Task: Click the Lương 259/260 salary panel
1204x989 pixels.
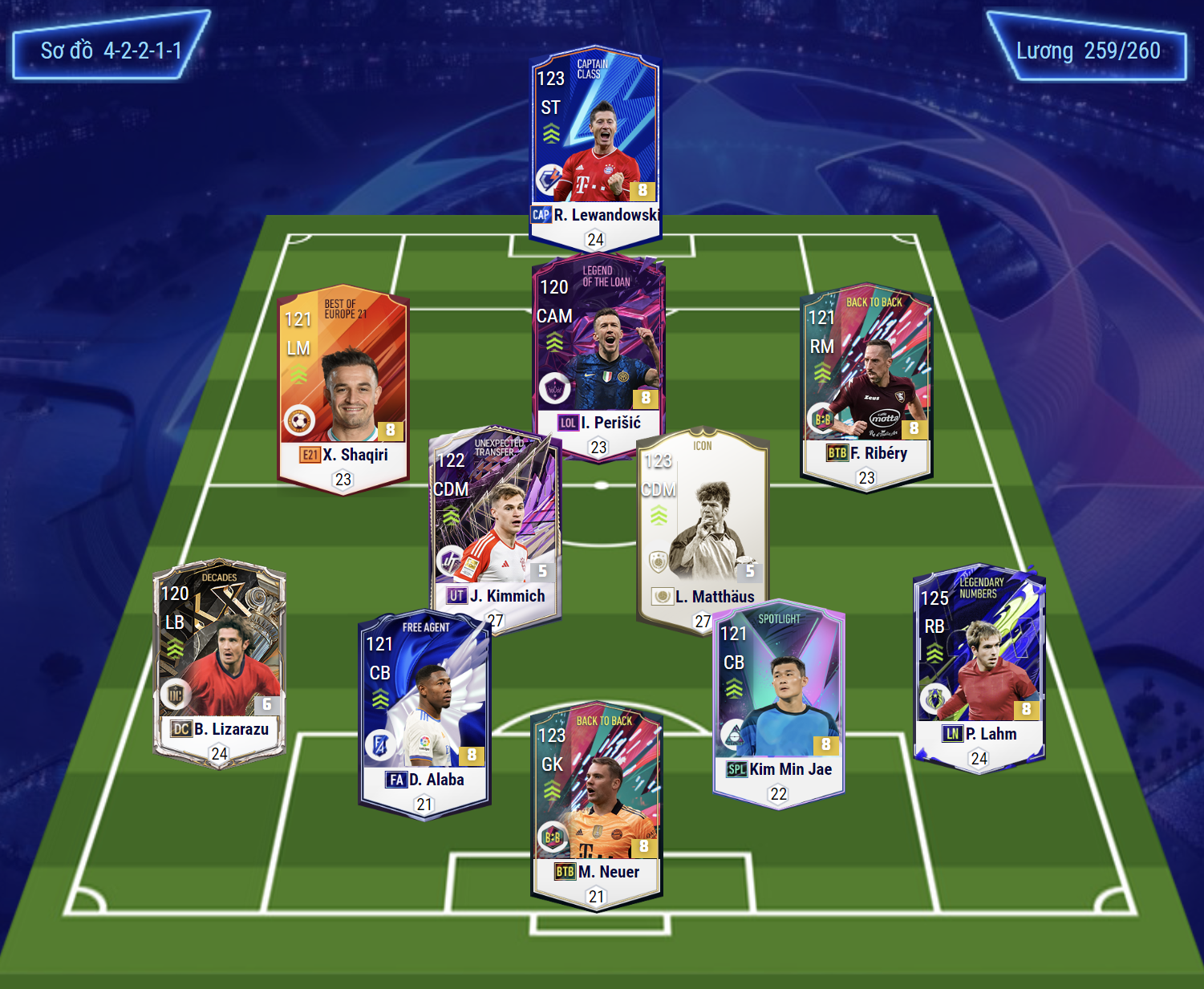Action: click(1087, 51)
